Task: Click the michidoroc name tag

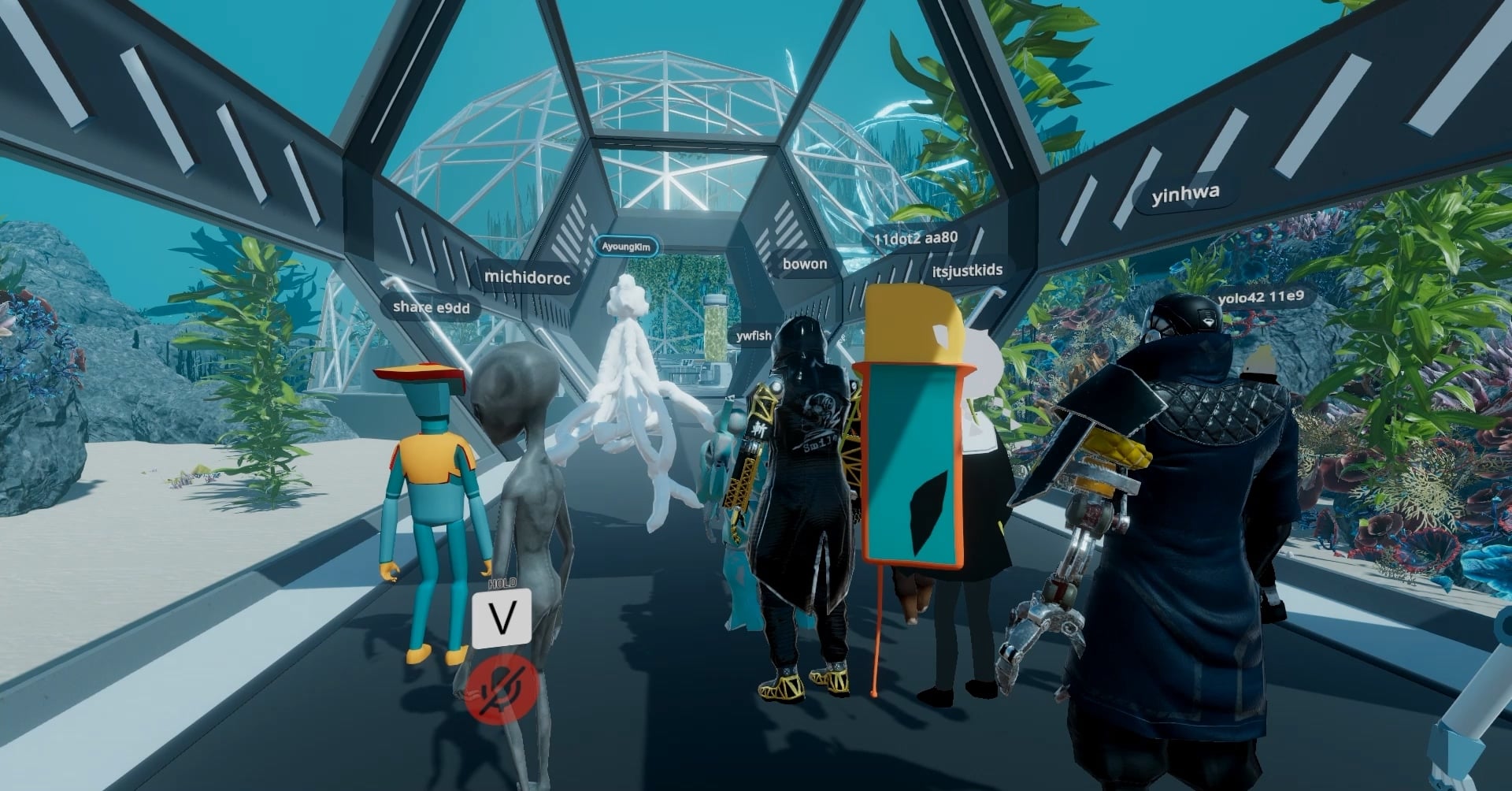Action: click(x=527, y=277)
